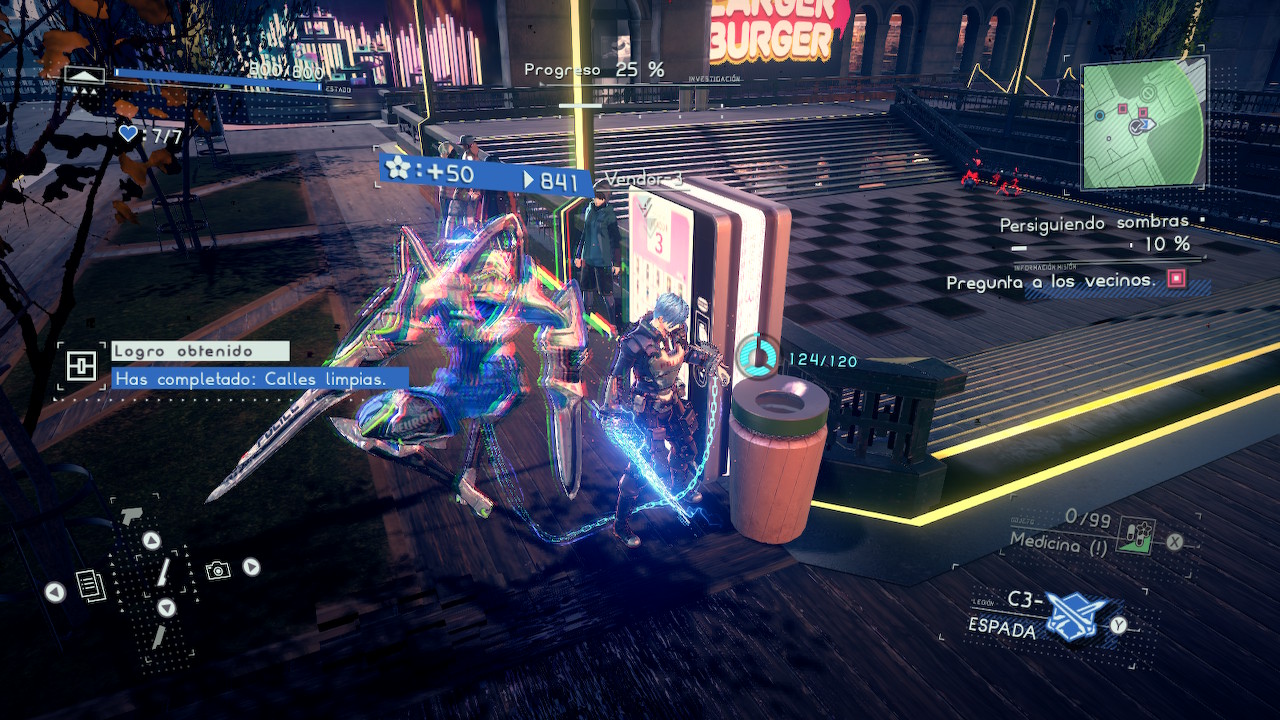Select the gun weapon form icon
This screenshot has width=1280, height=720.
coord(130,515)
